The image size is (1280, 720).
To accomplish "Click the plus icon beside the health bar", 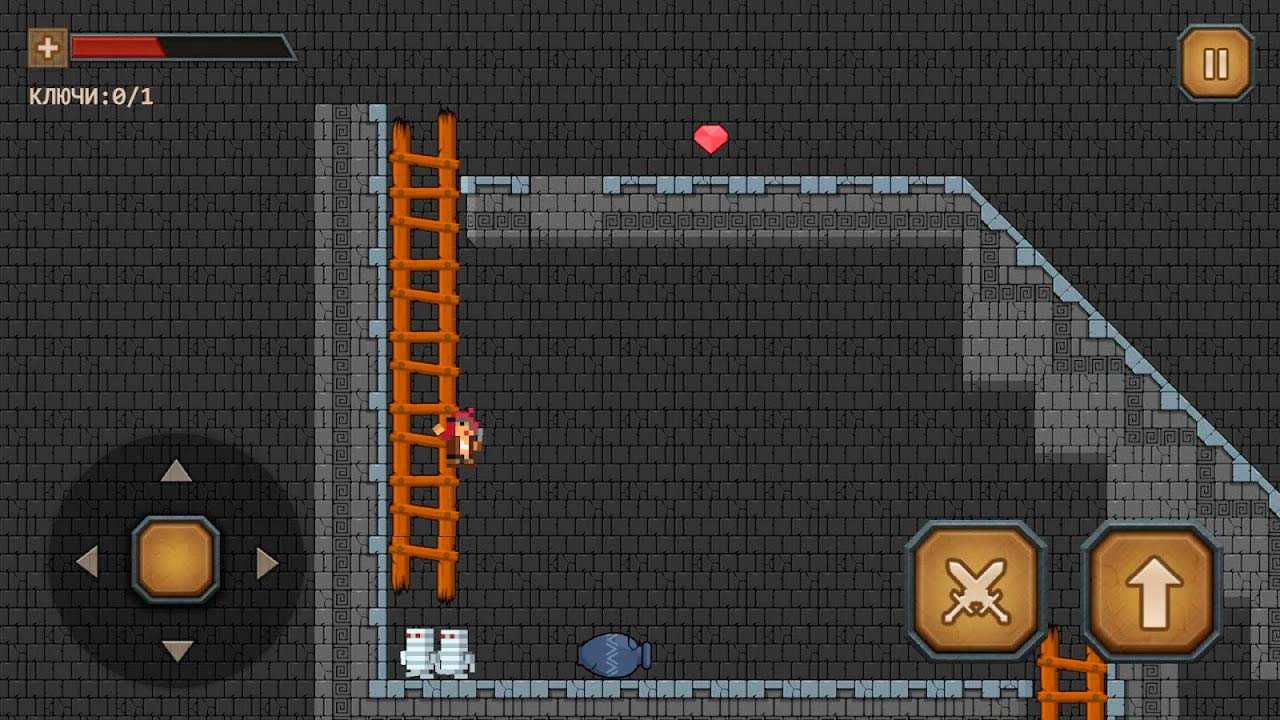I will [47, 47].
